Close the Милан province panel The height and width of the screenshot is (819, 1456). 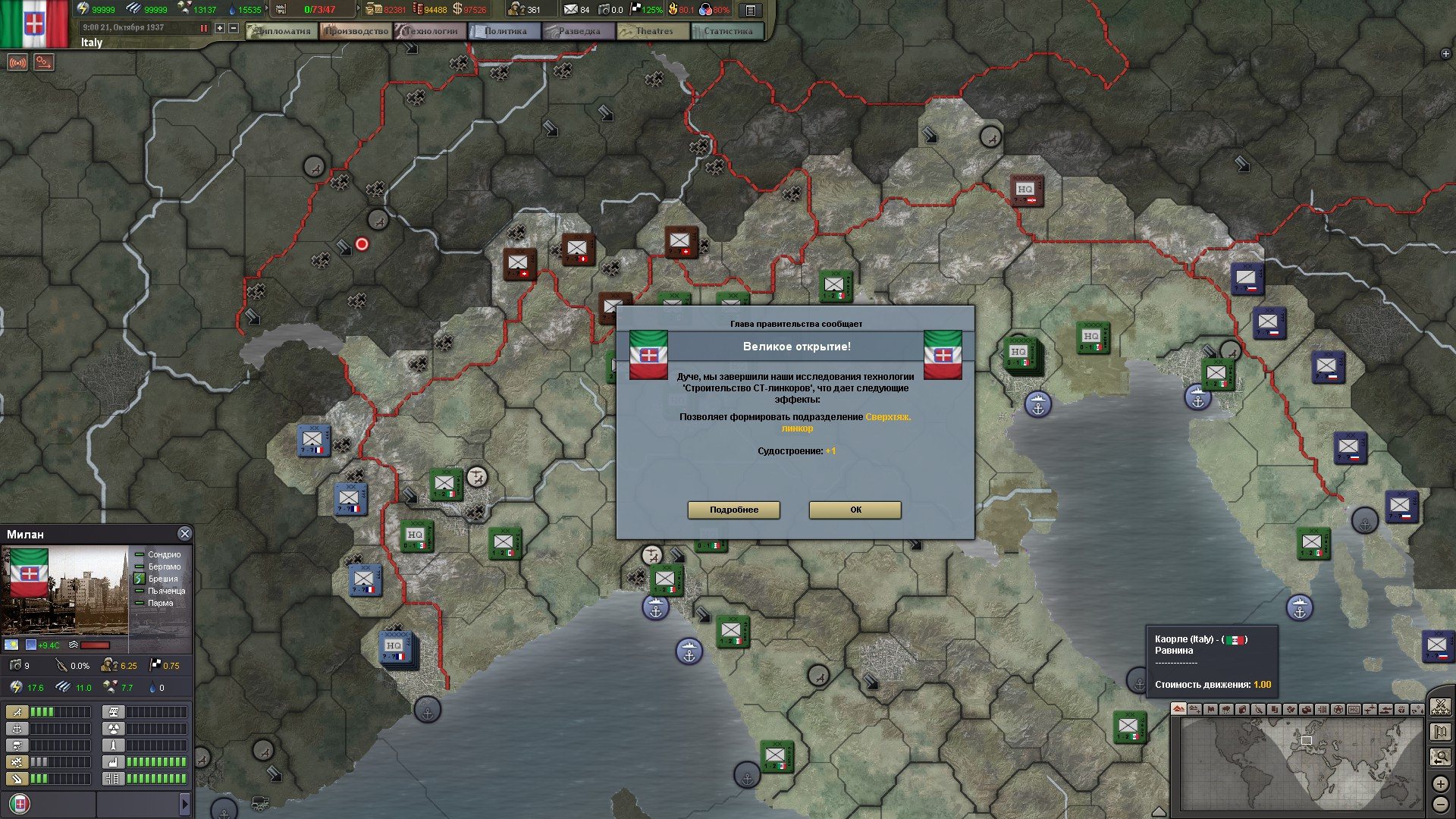184,534
